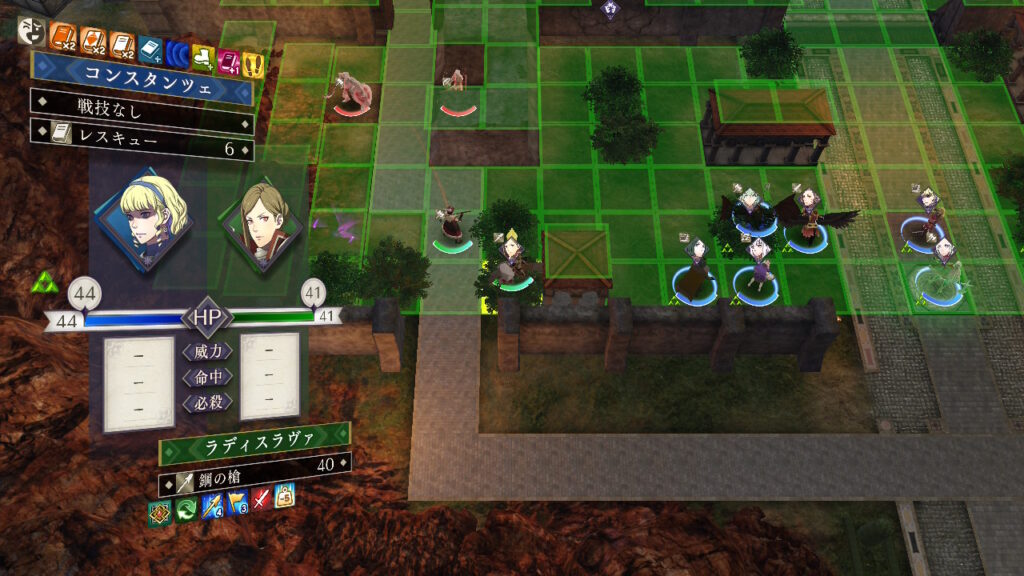Click the blonde Constance portrait
The width and height of the screenshot is (1024, 576).
141,219
